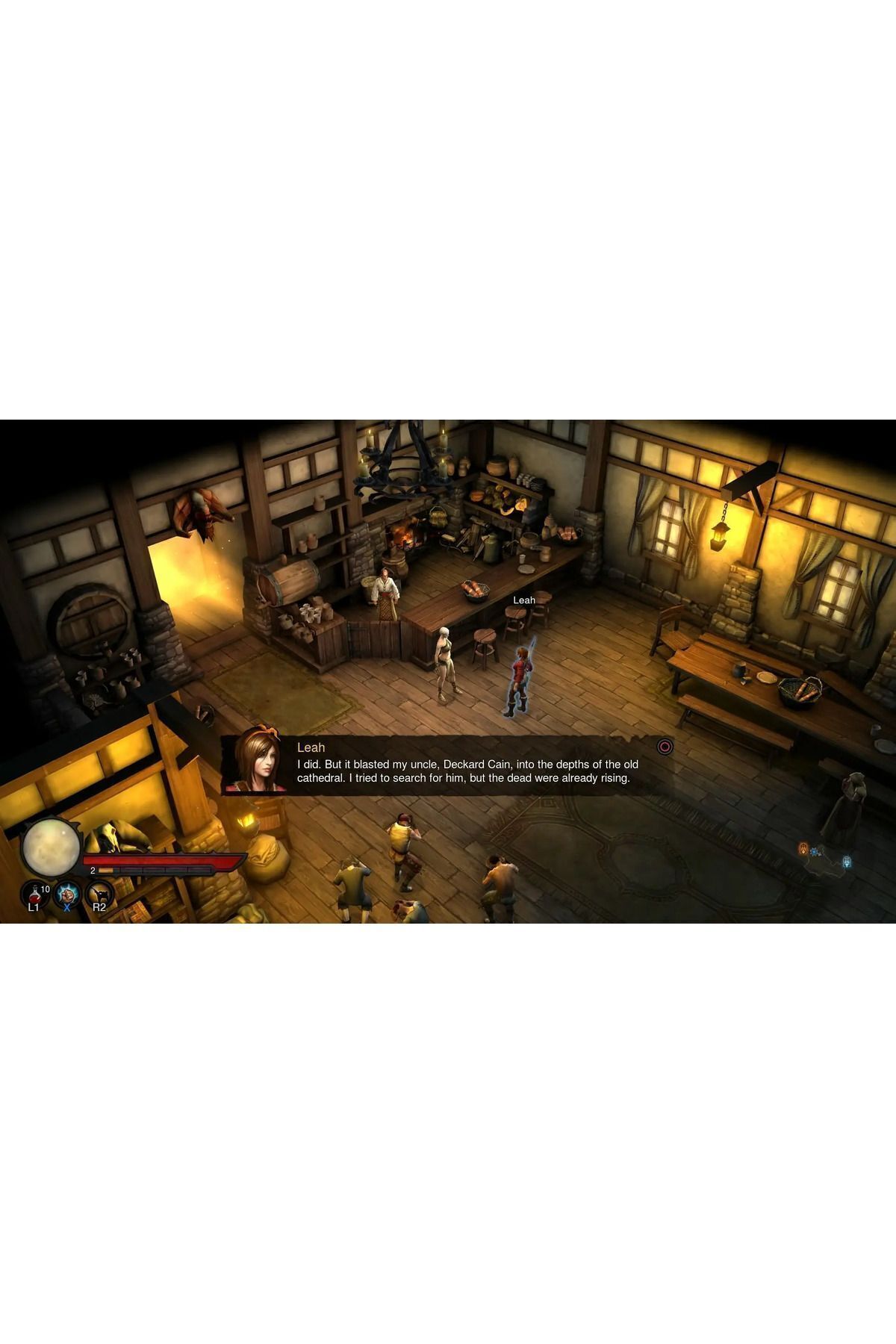The image size is (896, 1344).
Task: Select the orange door marker on minimap
Action: coord(803,849)
